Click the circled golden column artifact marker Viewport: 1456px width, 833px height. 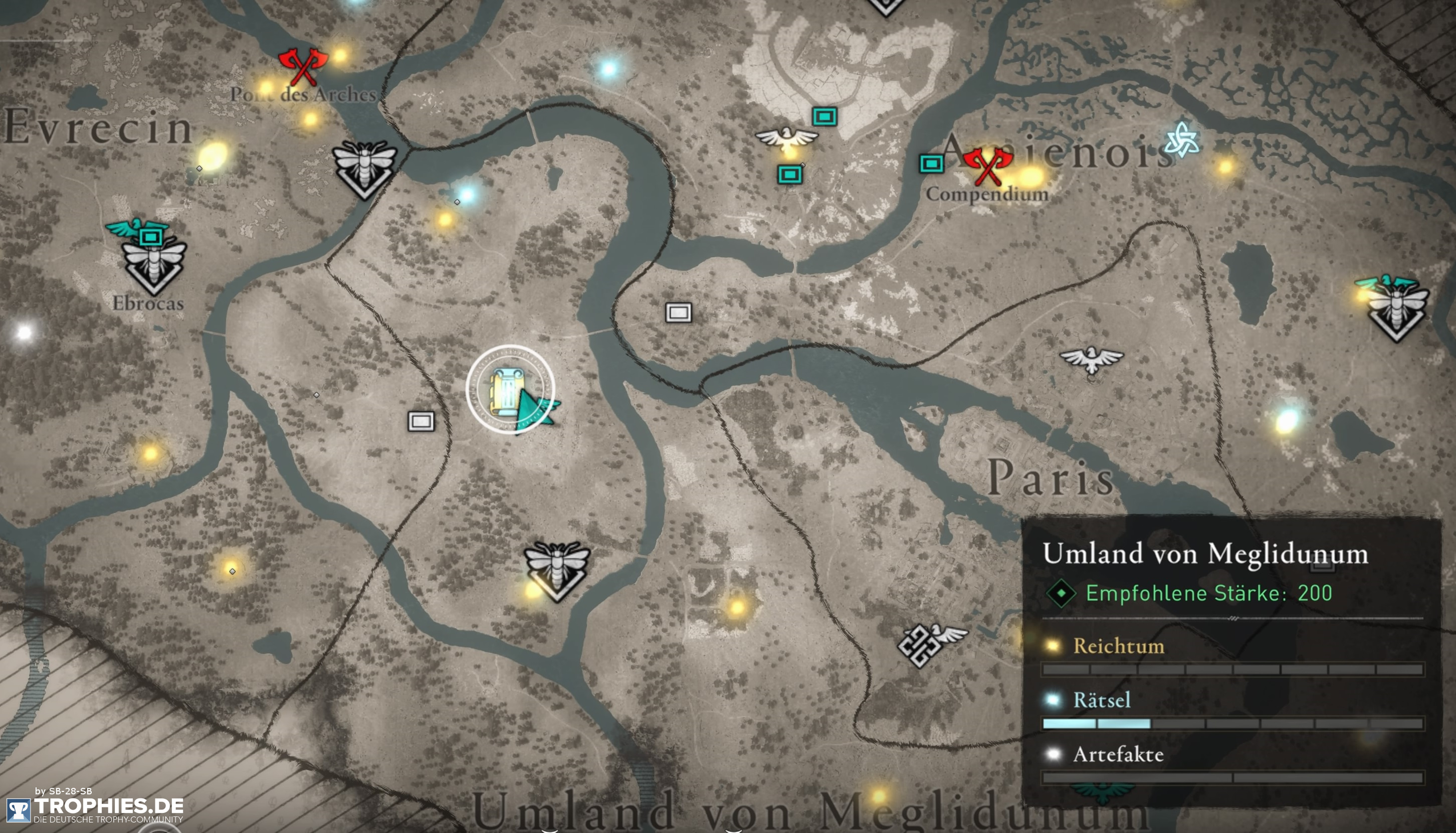pyautogui.click(x=509, y=392)
